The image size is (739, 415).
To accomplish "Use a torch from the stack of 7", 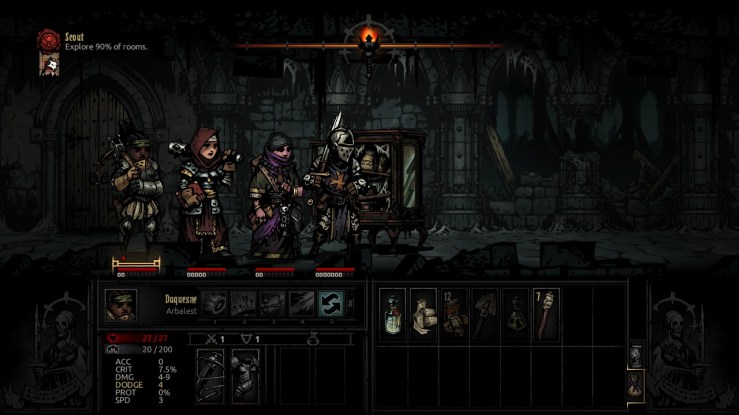I will 547,313.
